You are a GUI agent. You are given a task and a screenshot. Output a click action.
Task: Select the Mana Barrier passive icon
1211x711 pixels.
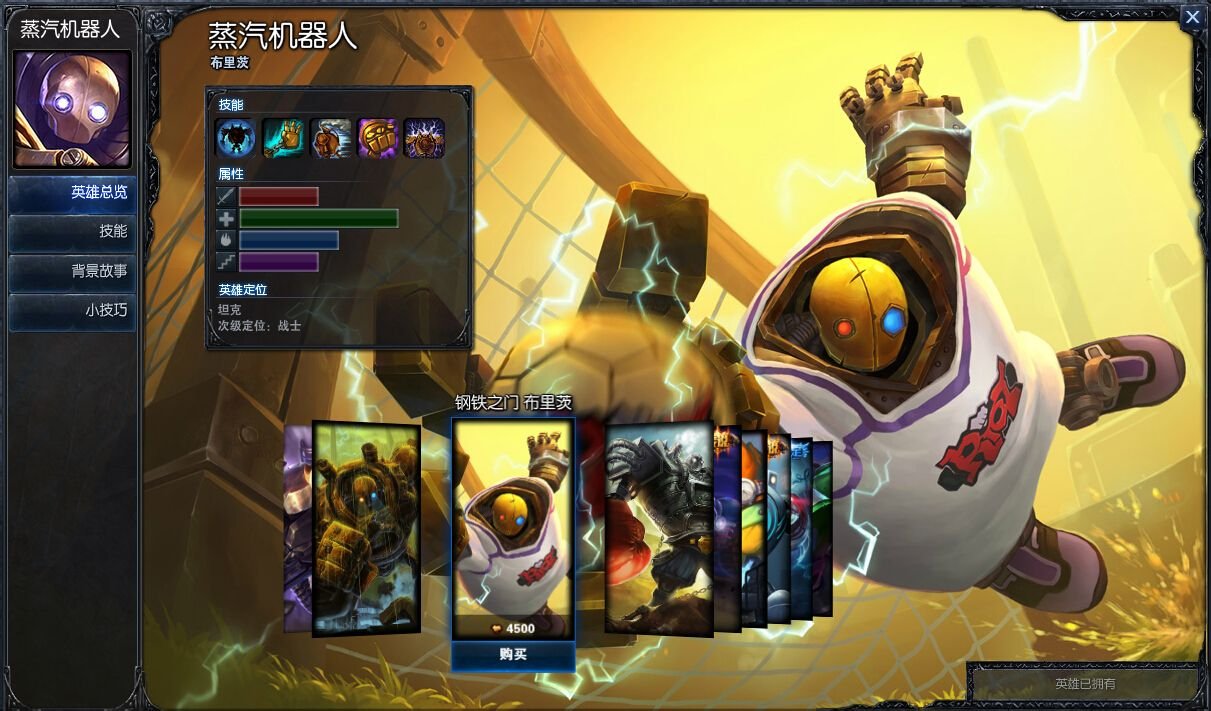[236, 138]
